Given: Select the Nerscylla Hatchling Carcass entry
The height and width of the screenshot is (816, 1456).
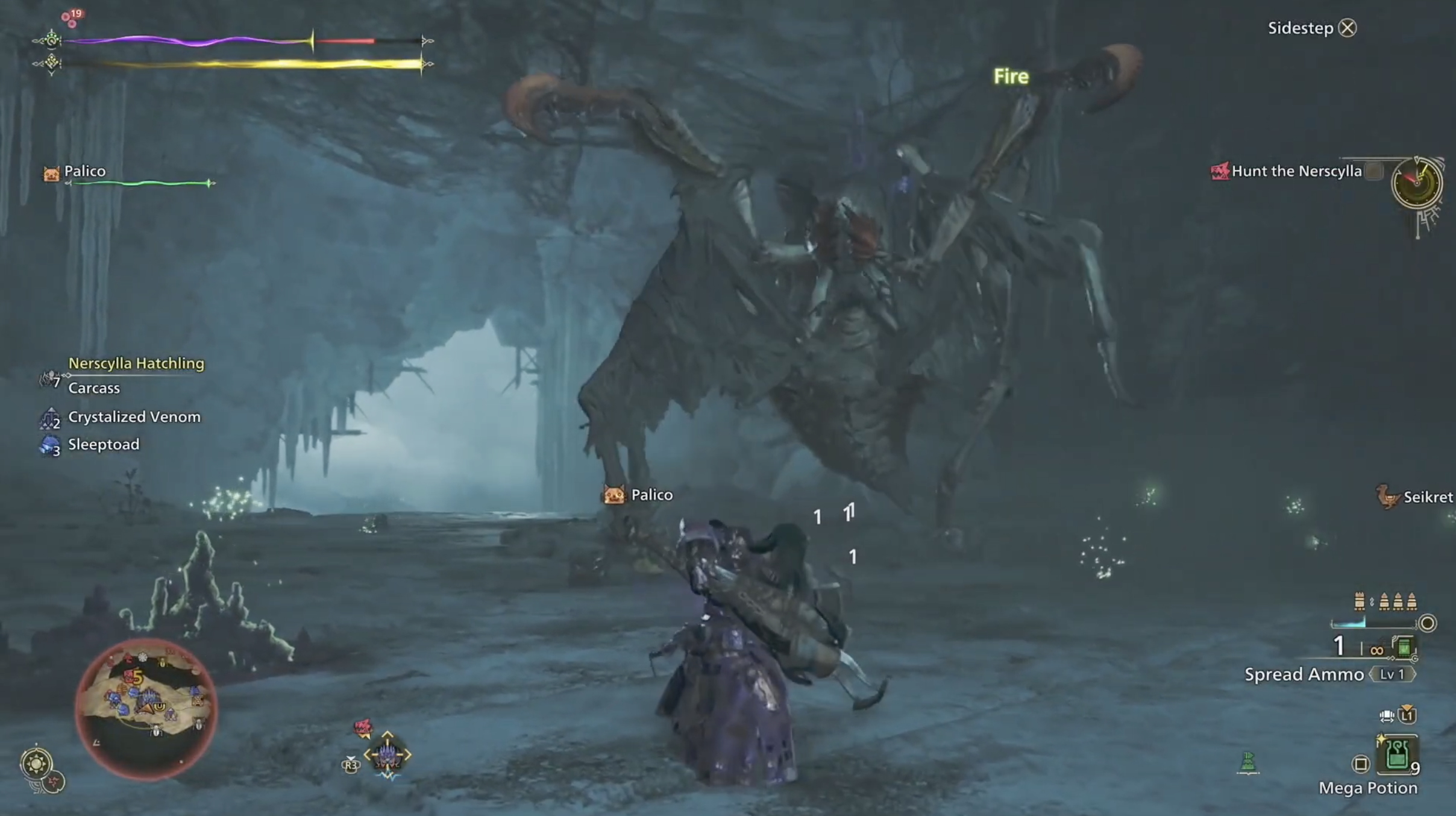Looking at the screenshot, I should click(x=94, y=388).
